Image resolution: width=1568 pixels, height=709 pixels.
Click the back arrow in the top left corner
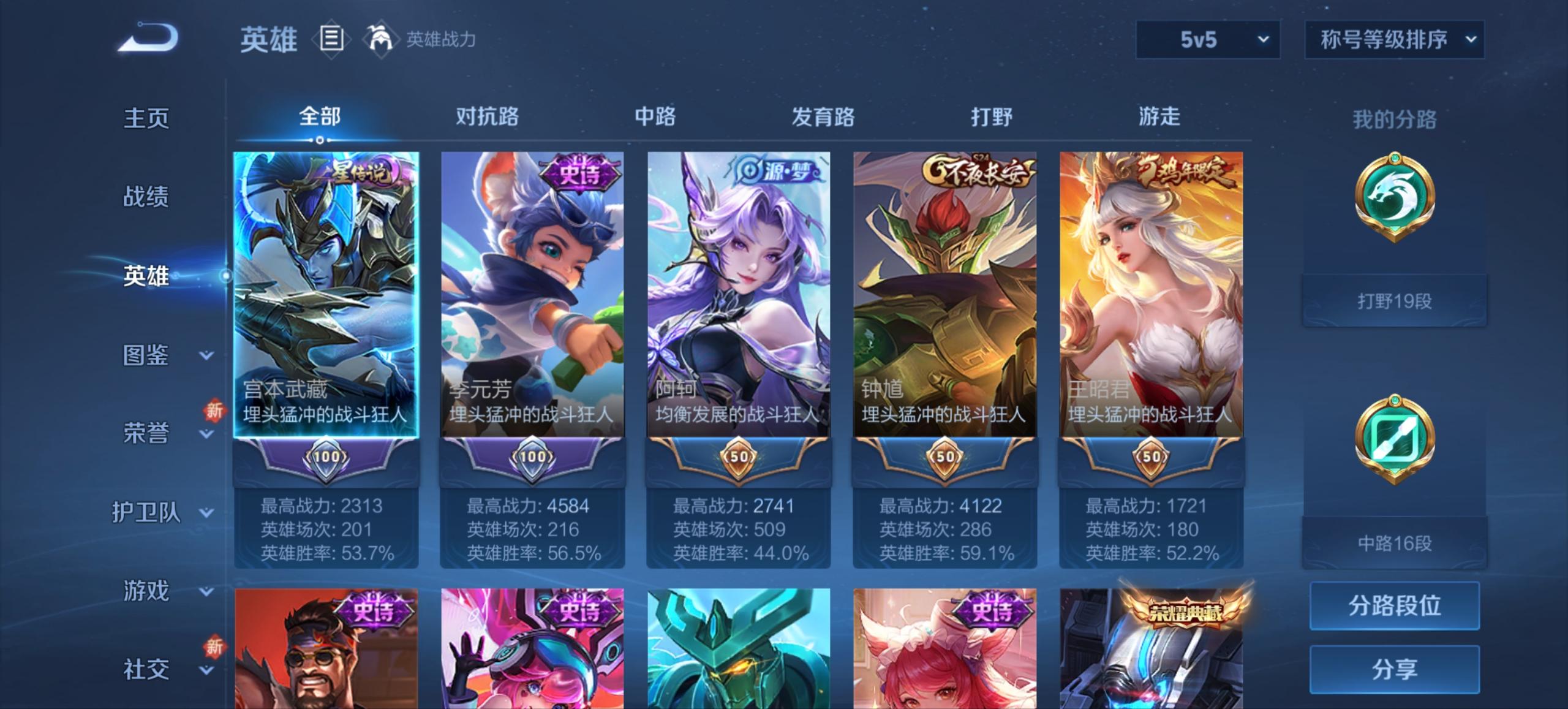click(147, 38)
